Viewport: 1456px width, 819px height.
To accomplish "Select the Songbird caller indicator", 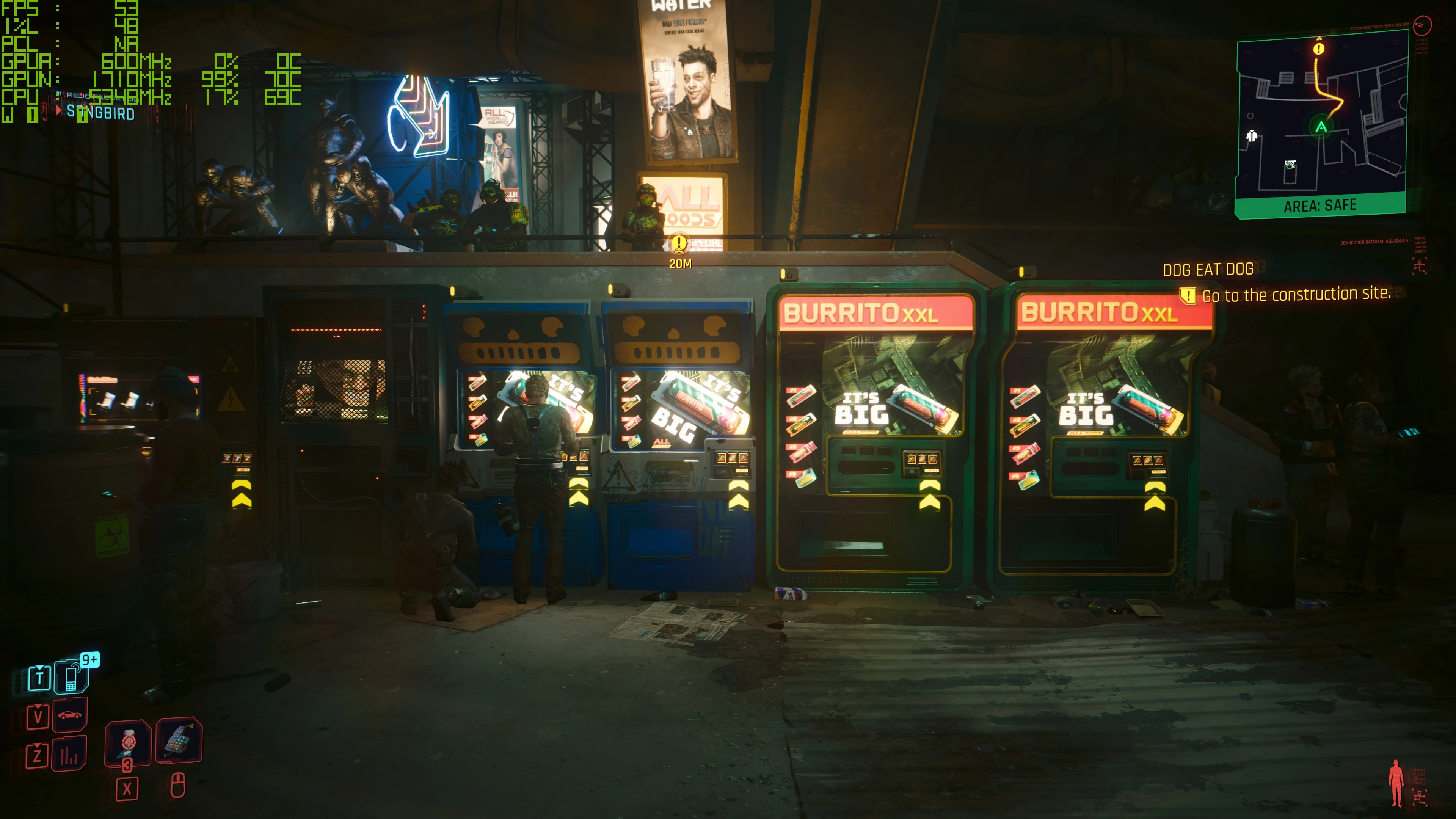I will pos(100,113).
